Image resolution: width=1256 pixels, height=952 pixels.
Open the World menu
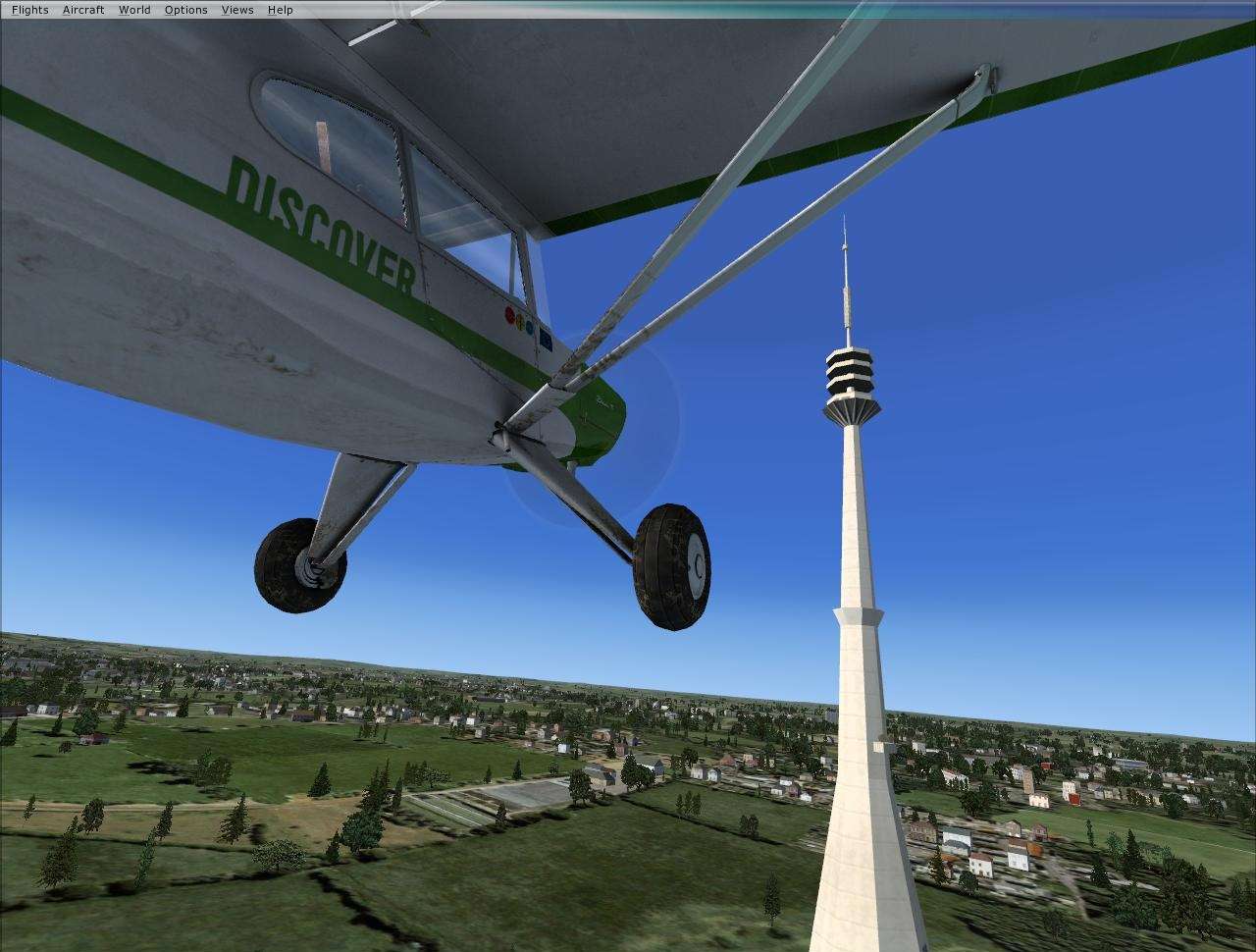(x=133, y=9)
